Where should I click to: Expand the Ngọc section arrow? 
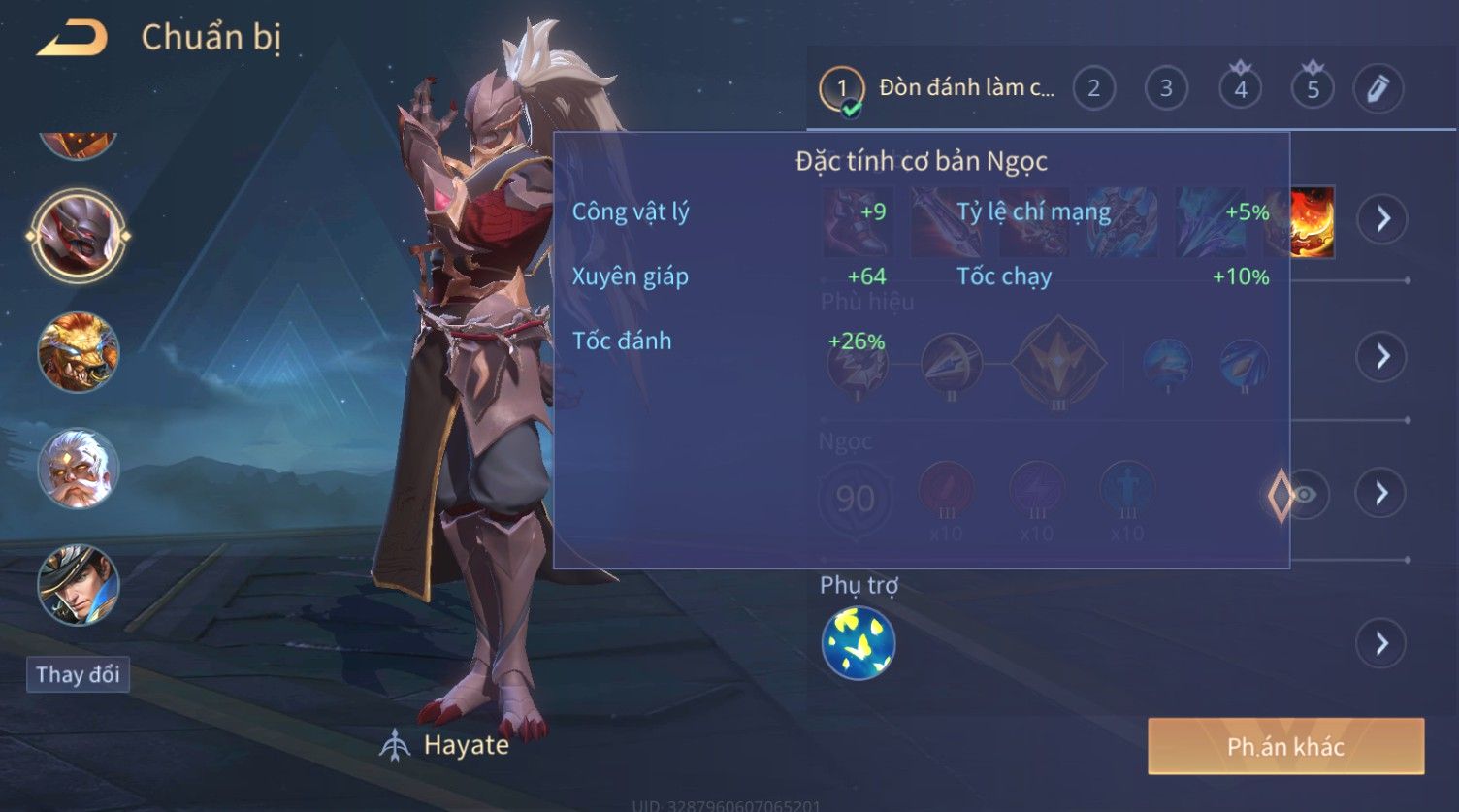(1382, 494)
